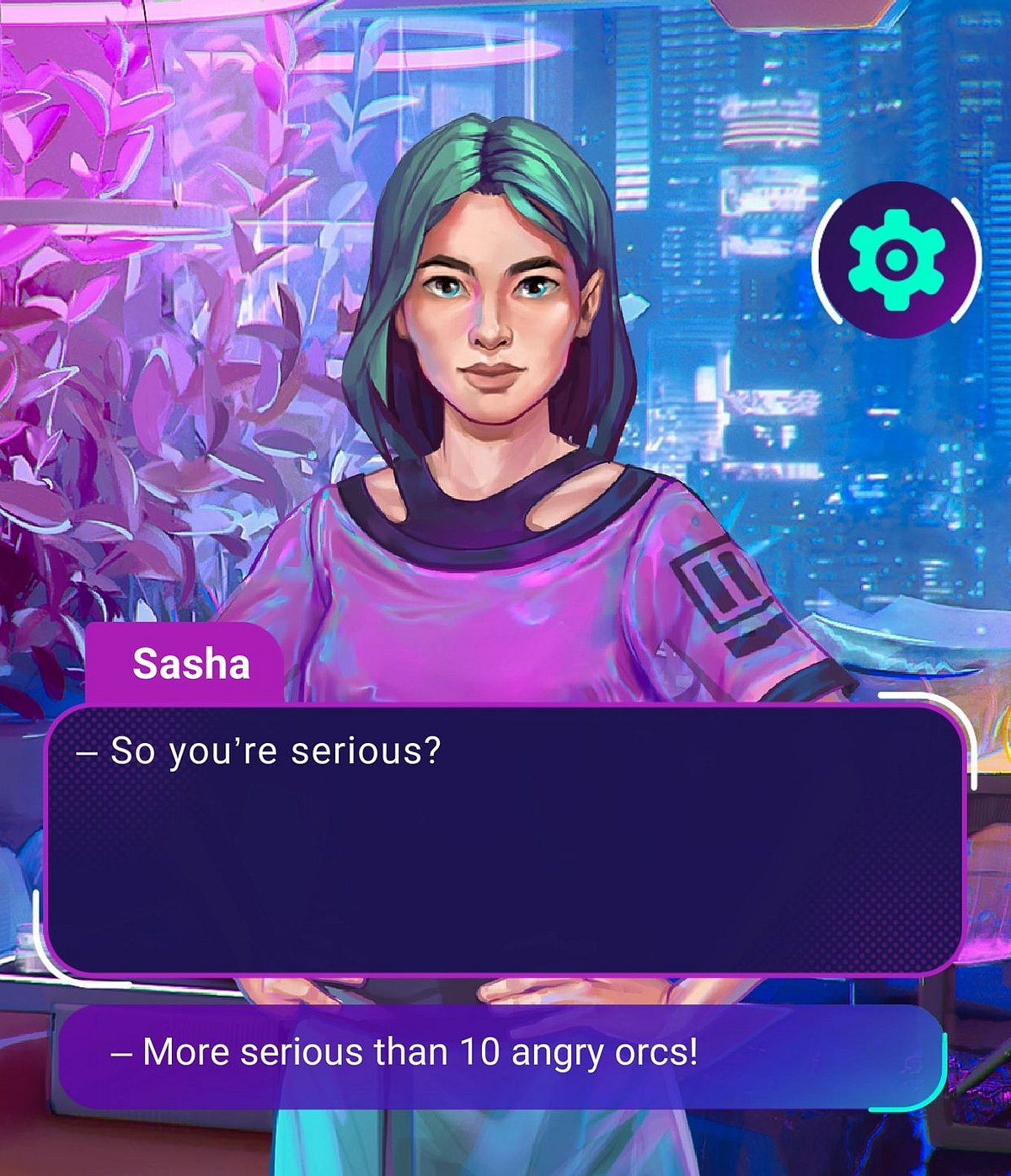The image size is (1011, 1176).
Task: Open settings with the gear icon
Action: [897, 259]
